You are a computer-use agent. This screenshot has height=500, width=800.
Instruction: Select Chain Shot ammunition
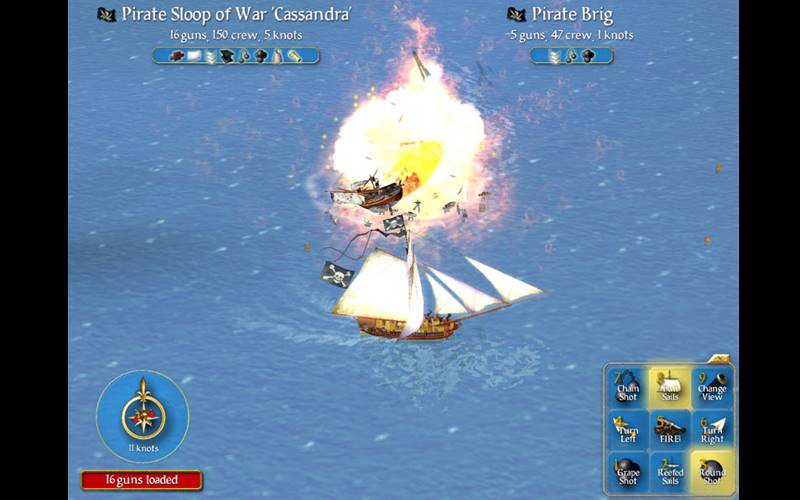[x=628, y=387]
